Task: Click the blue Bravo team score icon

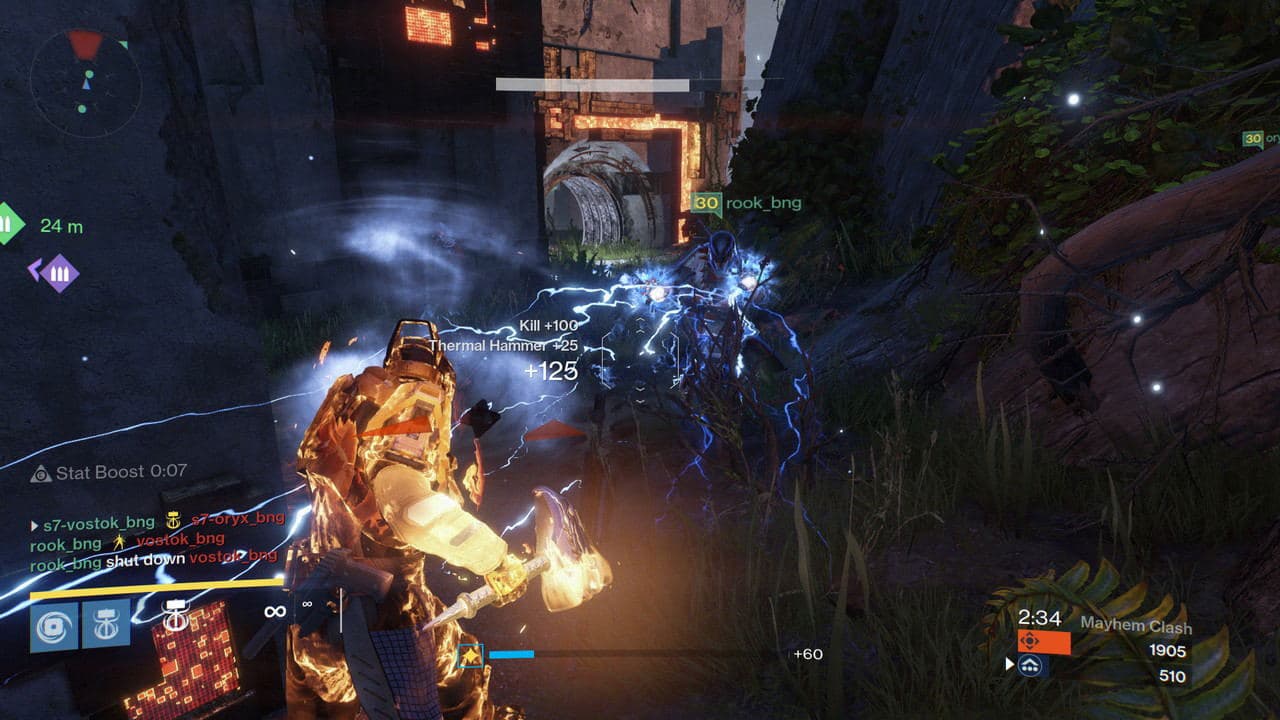Action: 1031,667
